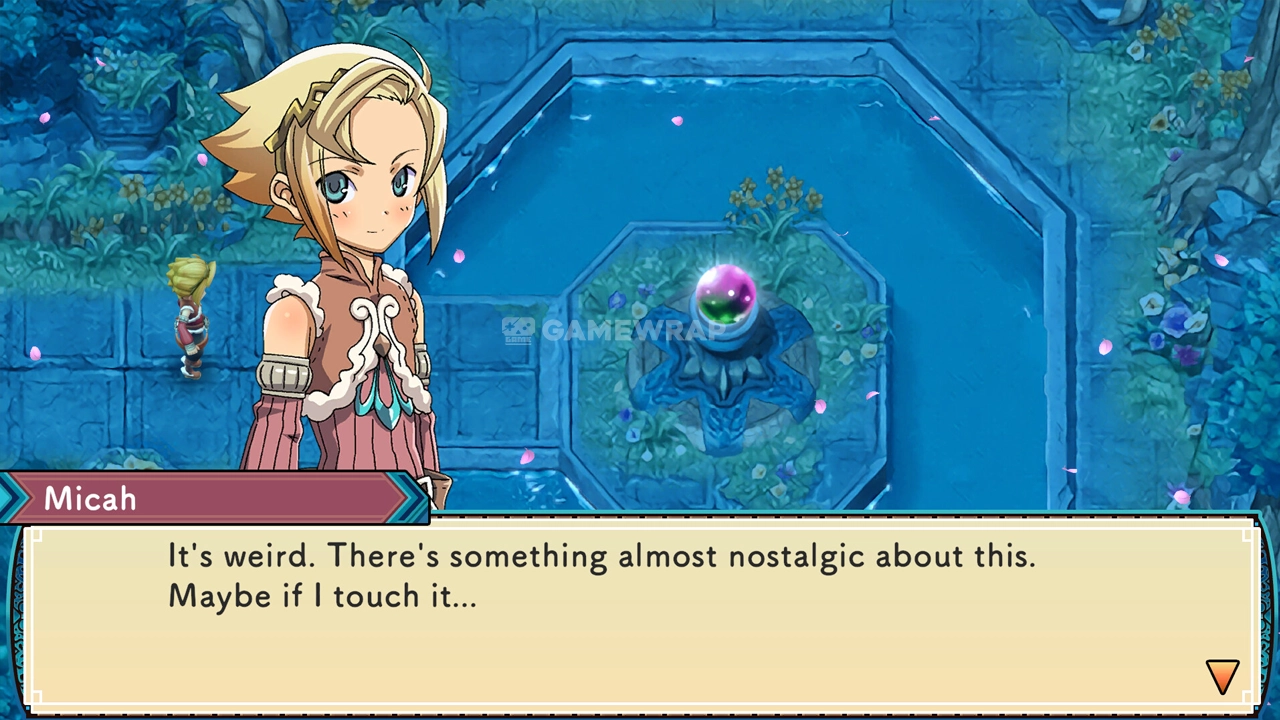This screenshot has width=1280, height=720.
Task: Advance dialogue with the orange arrow
Action: (x=1222, y=675)
